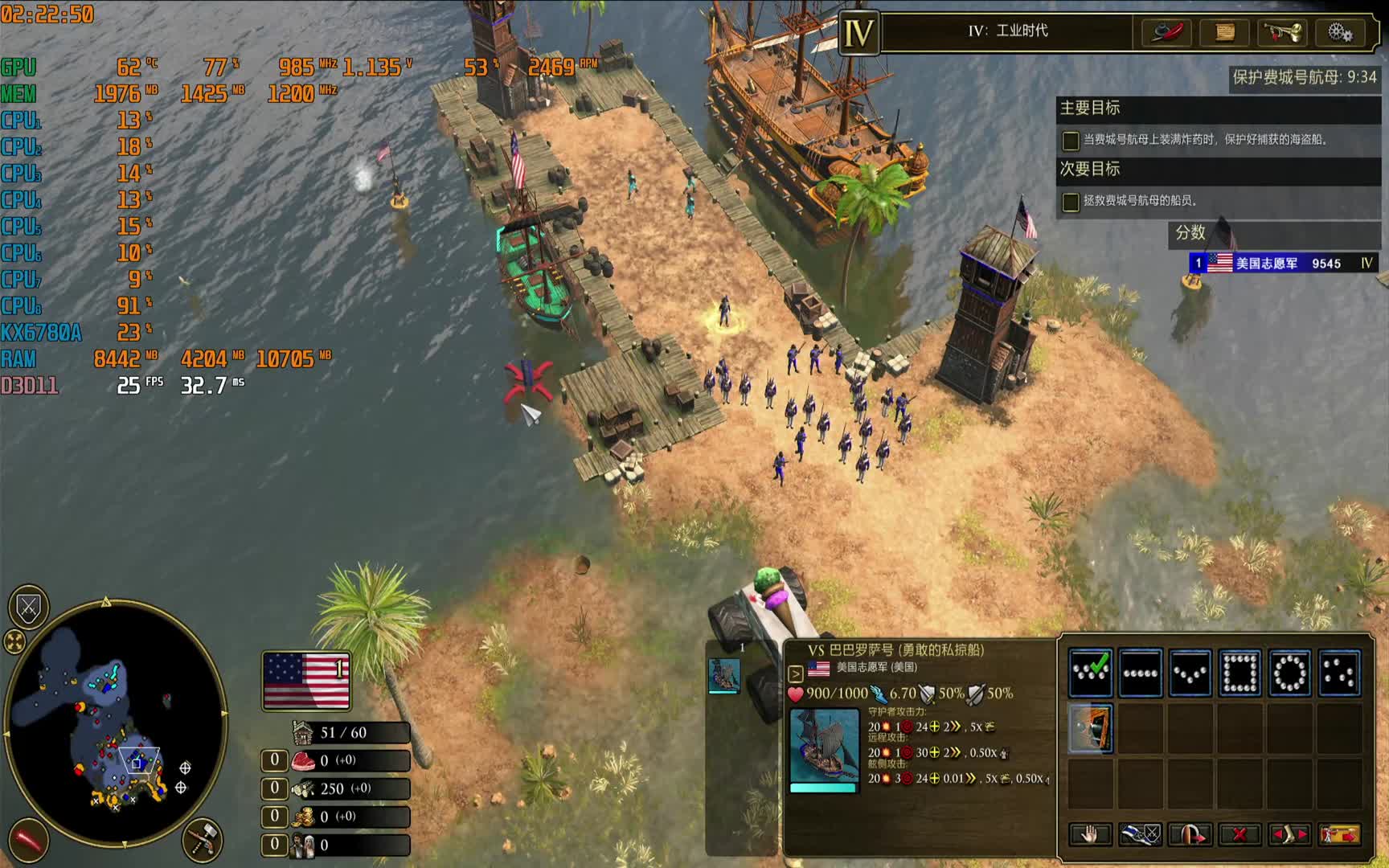Open the parchment scroll objectives button
Screen dimensions: 1389x868
click(1223, 32)
